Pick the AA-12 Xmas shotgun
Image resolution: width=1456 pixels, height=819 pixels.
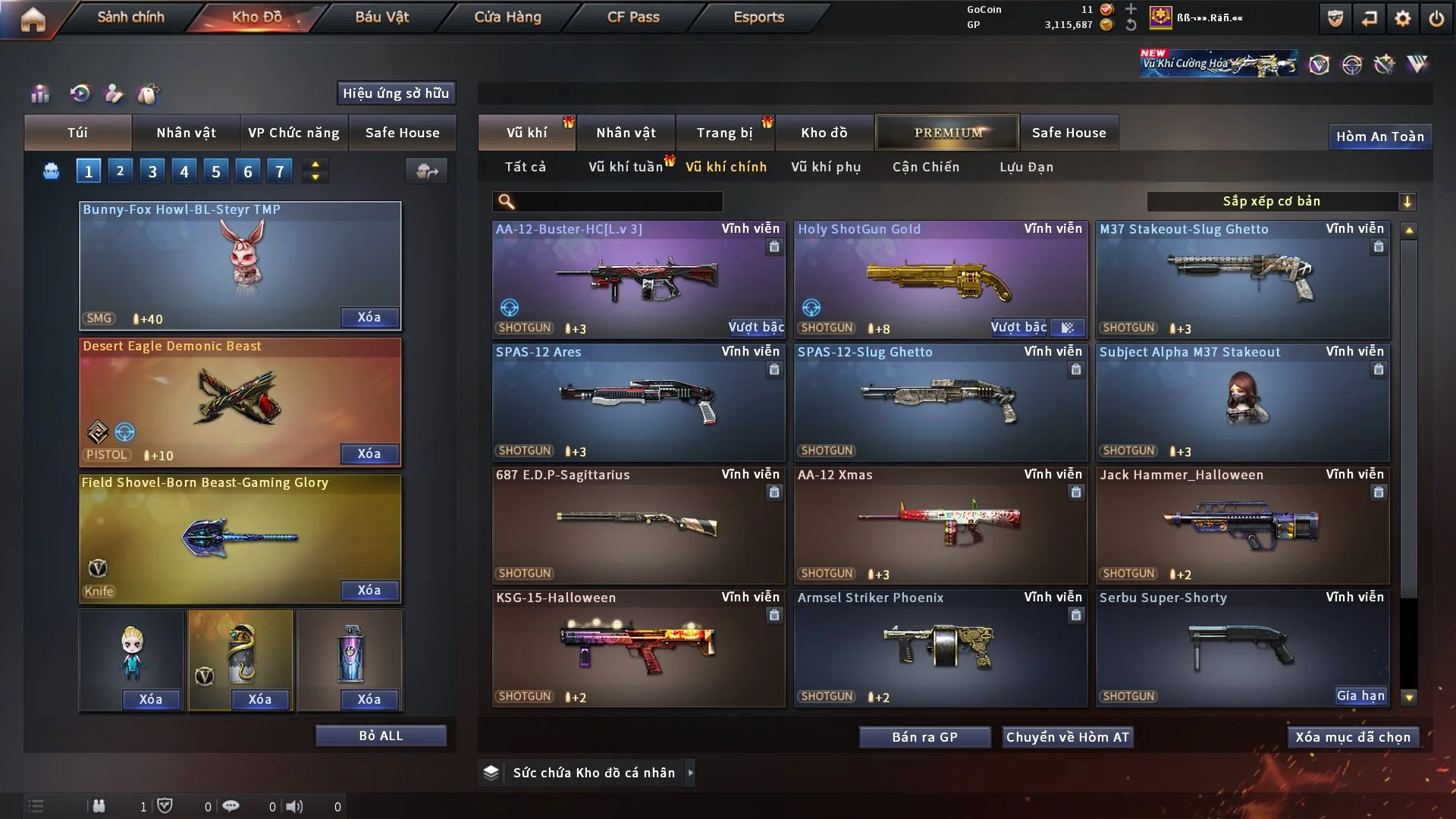pyautogui.click(x=940, y=525)
